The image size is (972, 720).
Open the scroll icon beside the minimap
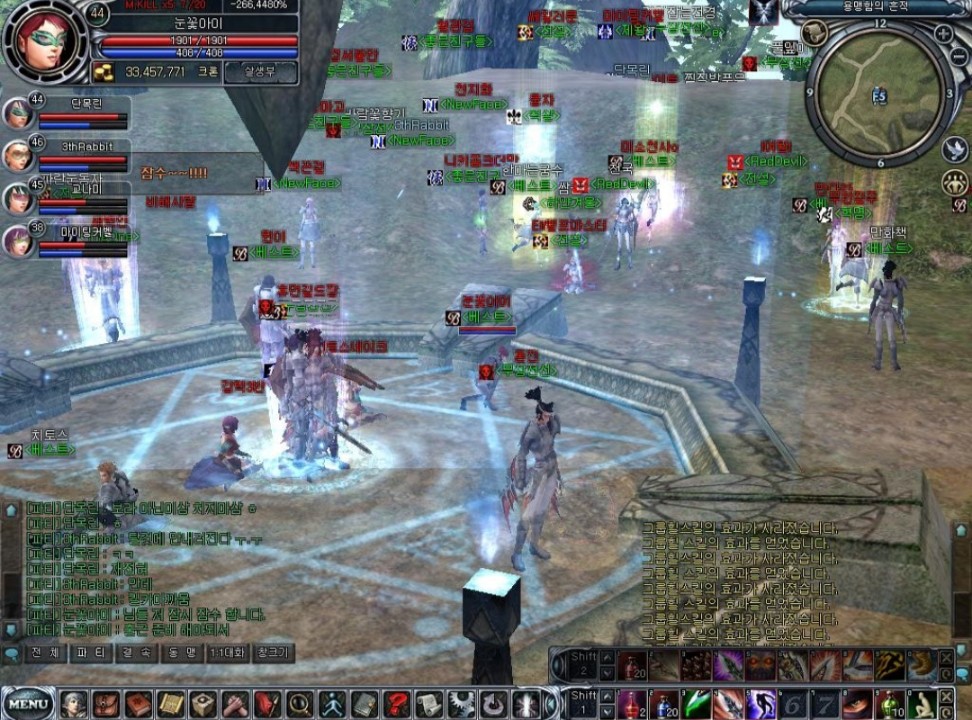pyautogui.click(x=813, y=32)
